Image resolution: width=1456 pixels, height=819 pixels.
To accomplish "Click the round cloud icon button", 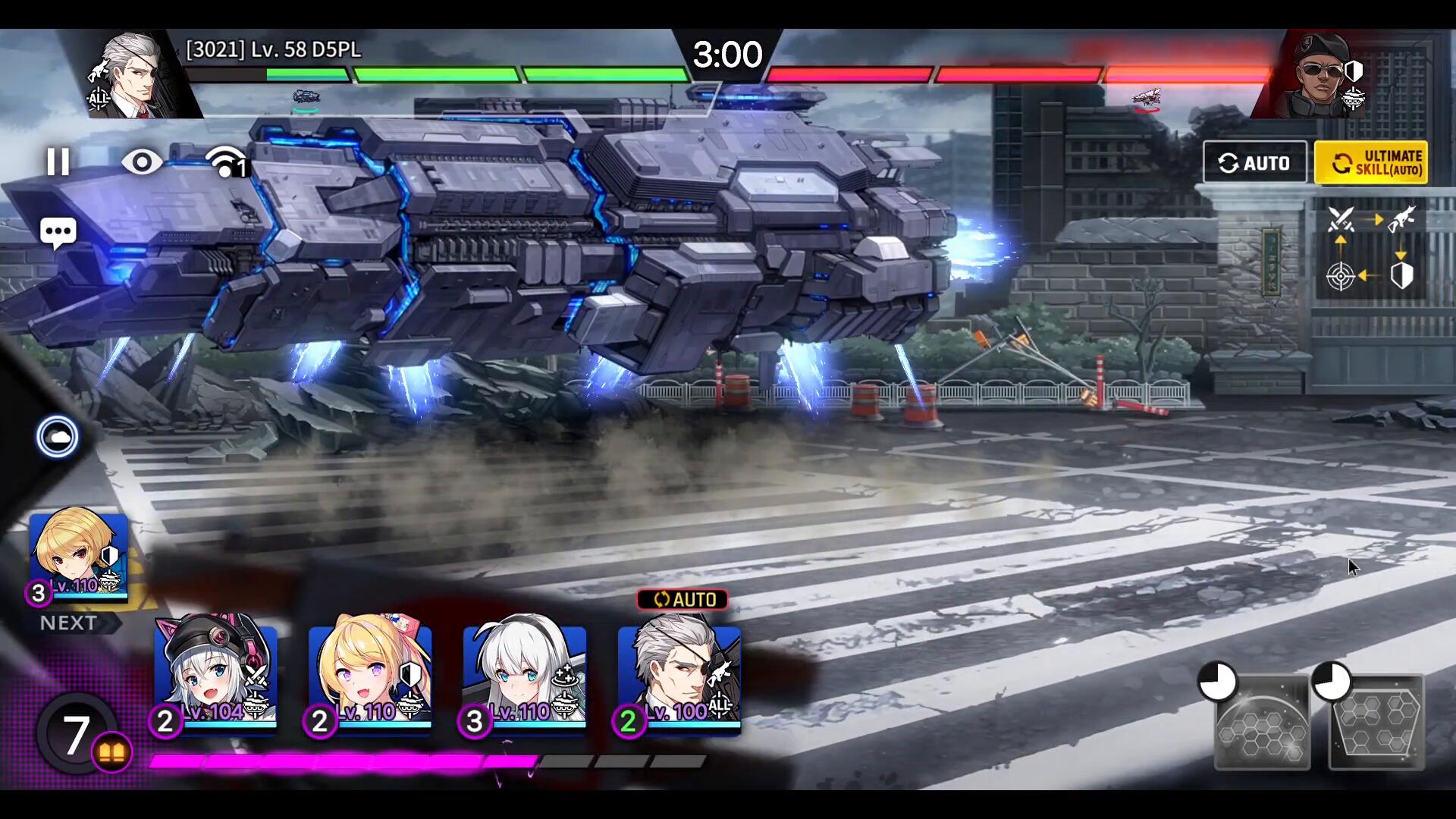I will [58, 437].
